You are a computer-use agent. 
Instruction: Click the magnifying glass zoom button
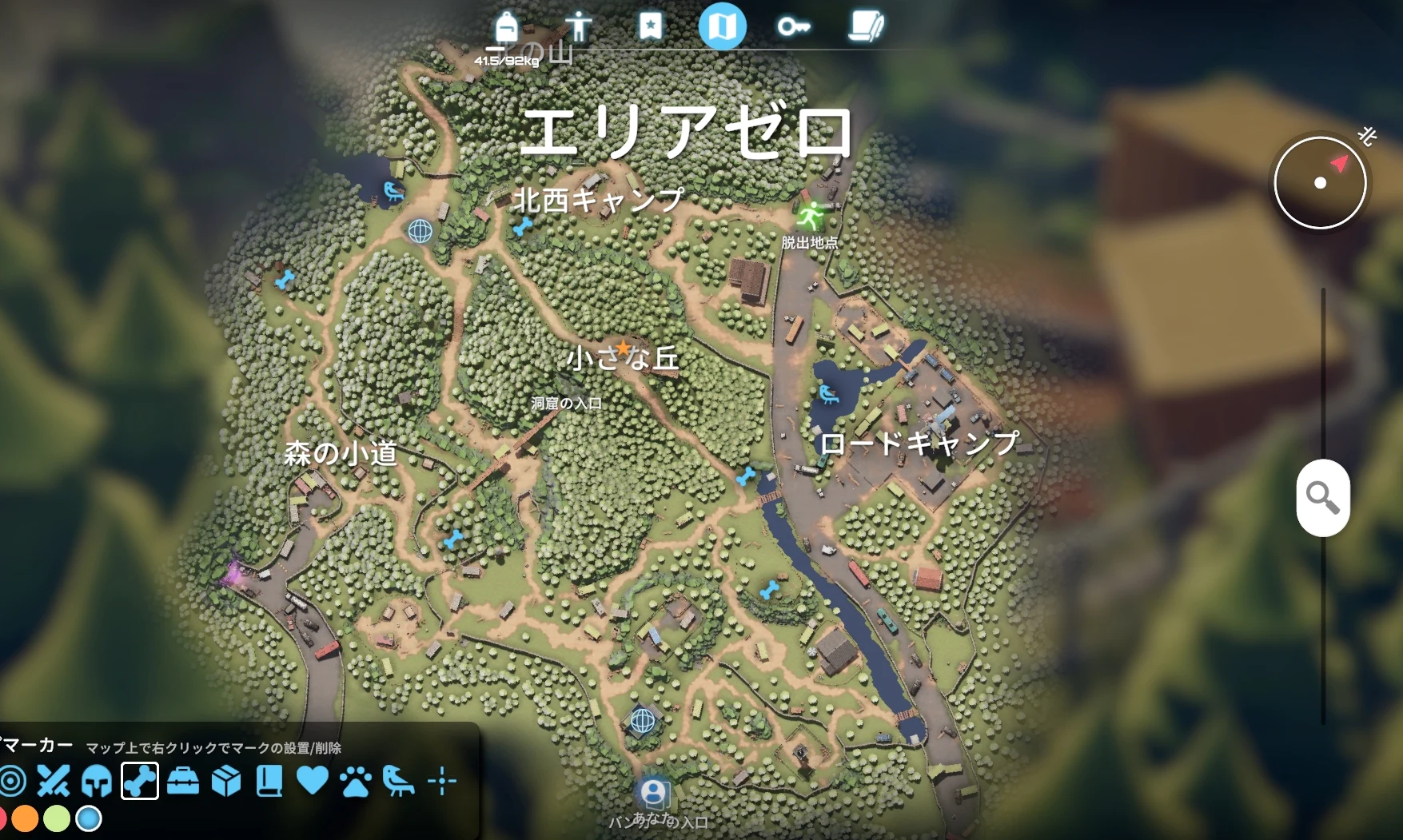pos(1323,498)
